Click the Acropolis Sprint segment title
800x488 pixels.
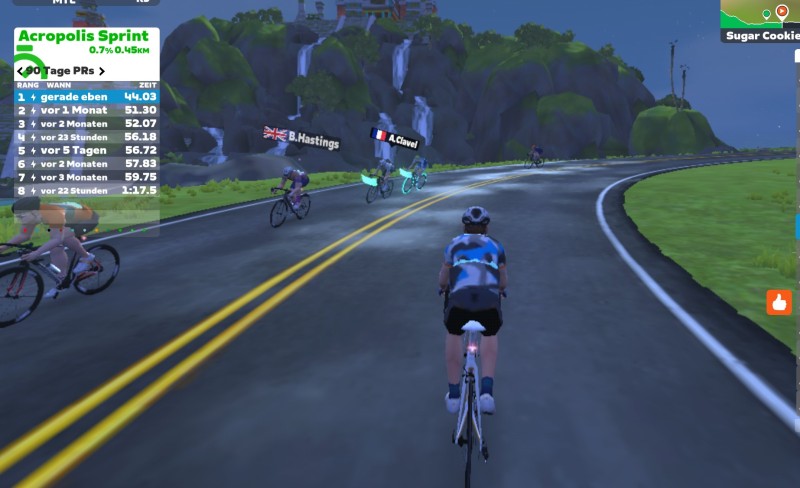pyautogui.click(x=83, y=36)
